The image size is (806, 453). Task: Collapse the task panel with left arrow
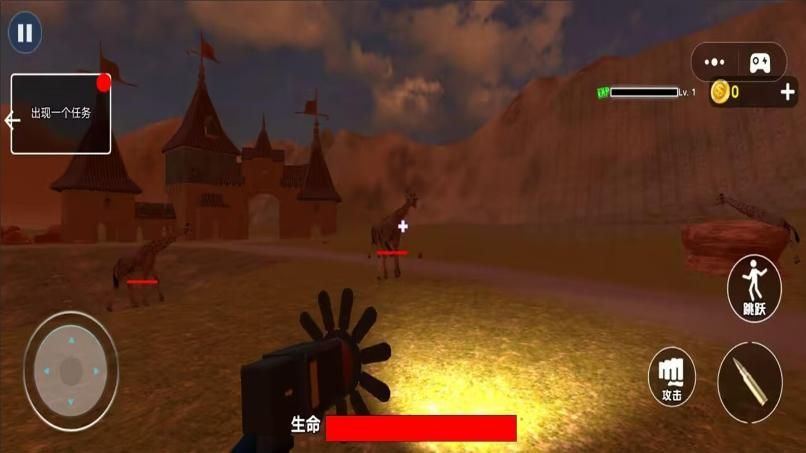click(x=13, y=121)
